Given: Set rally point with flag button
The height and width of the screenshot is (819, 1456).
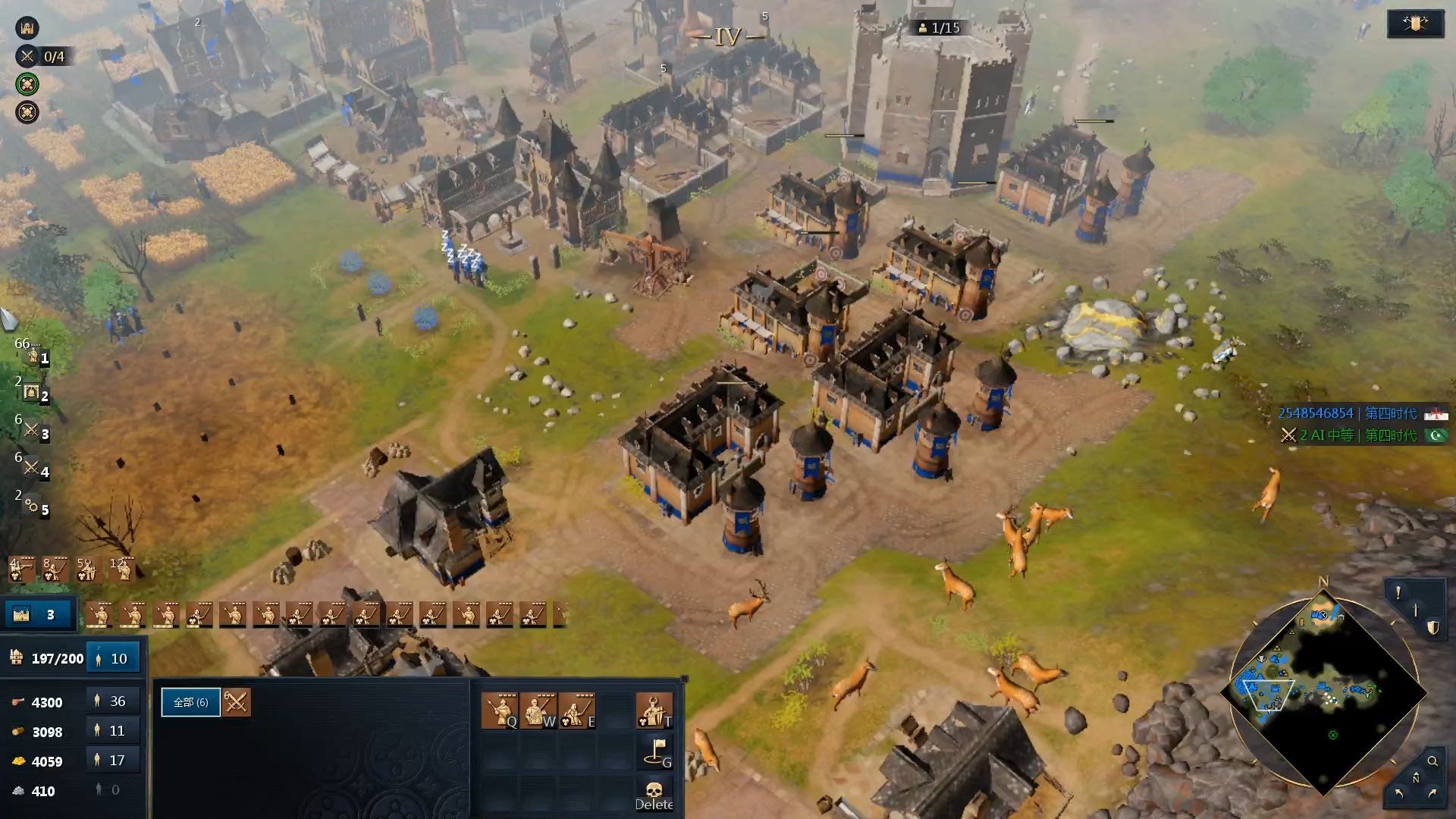Looking at the screenshot, I should 654,751.
